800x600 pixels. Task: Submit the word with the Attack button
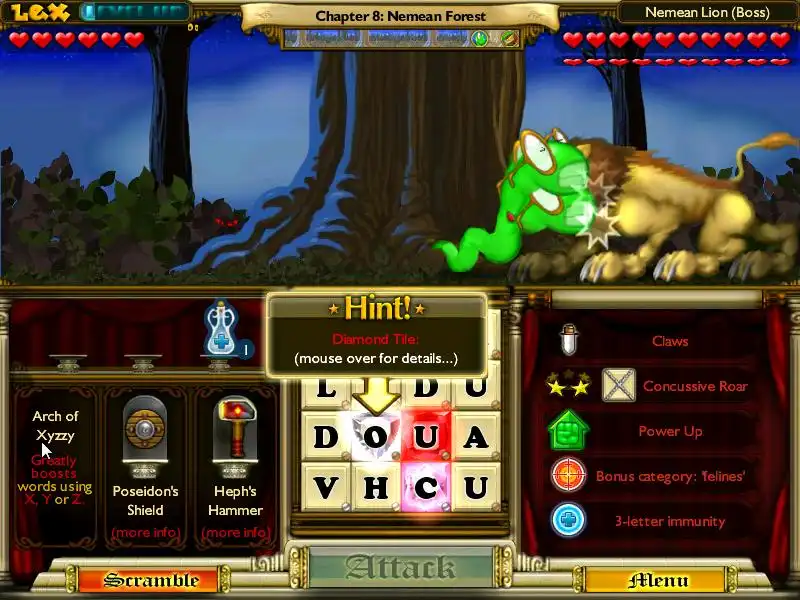coord(400,568)
